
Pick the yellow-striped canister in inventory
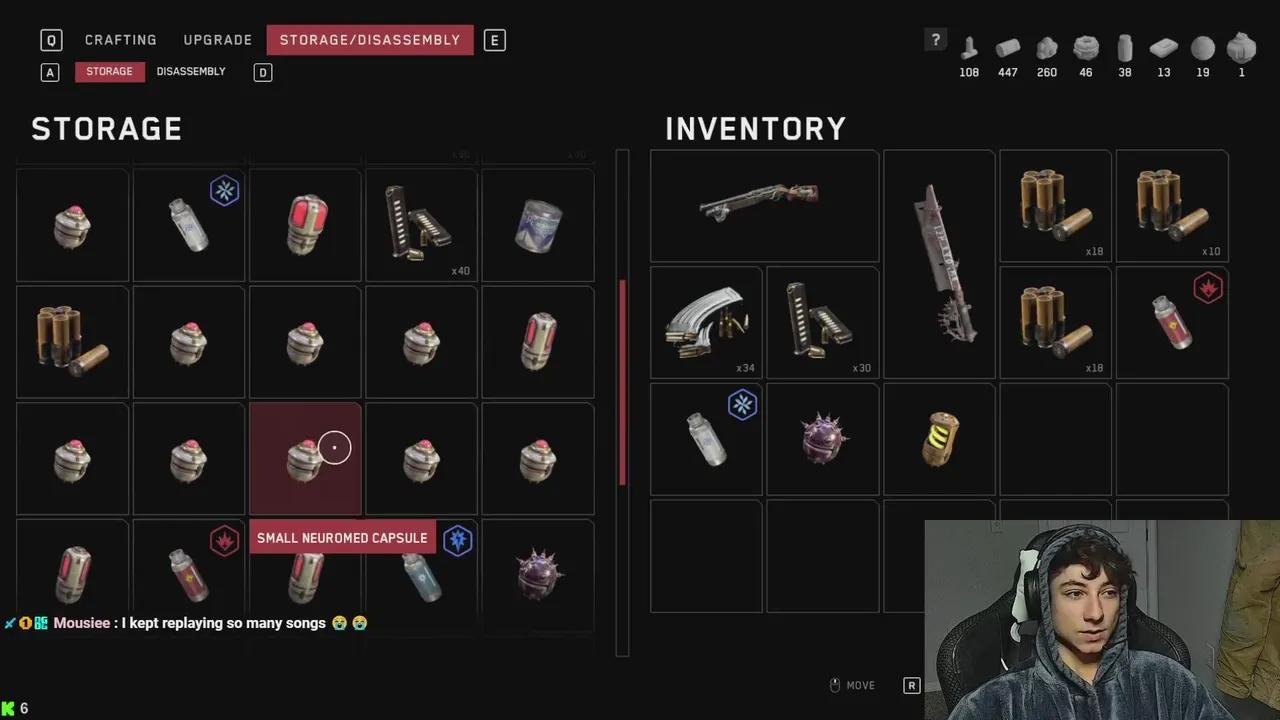[939, 438]
